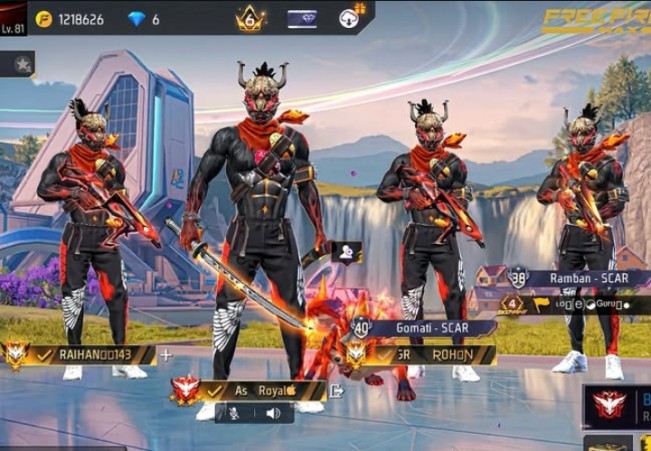
Task: Open the crown level 6 badge
Action: (250, 19)
